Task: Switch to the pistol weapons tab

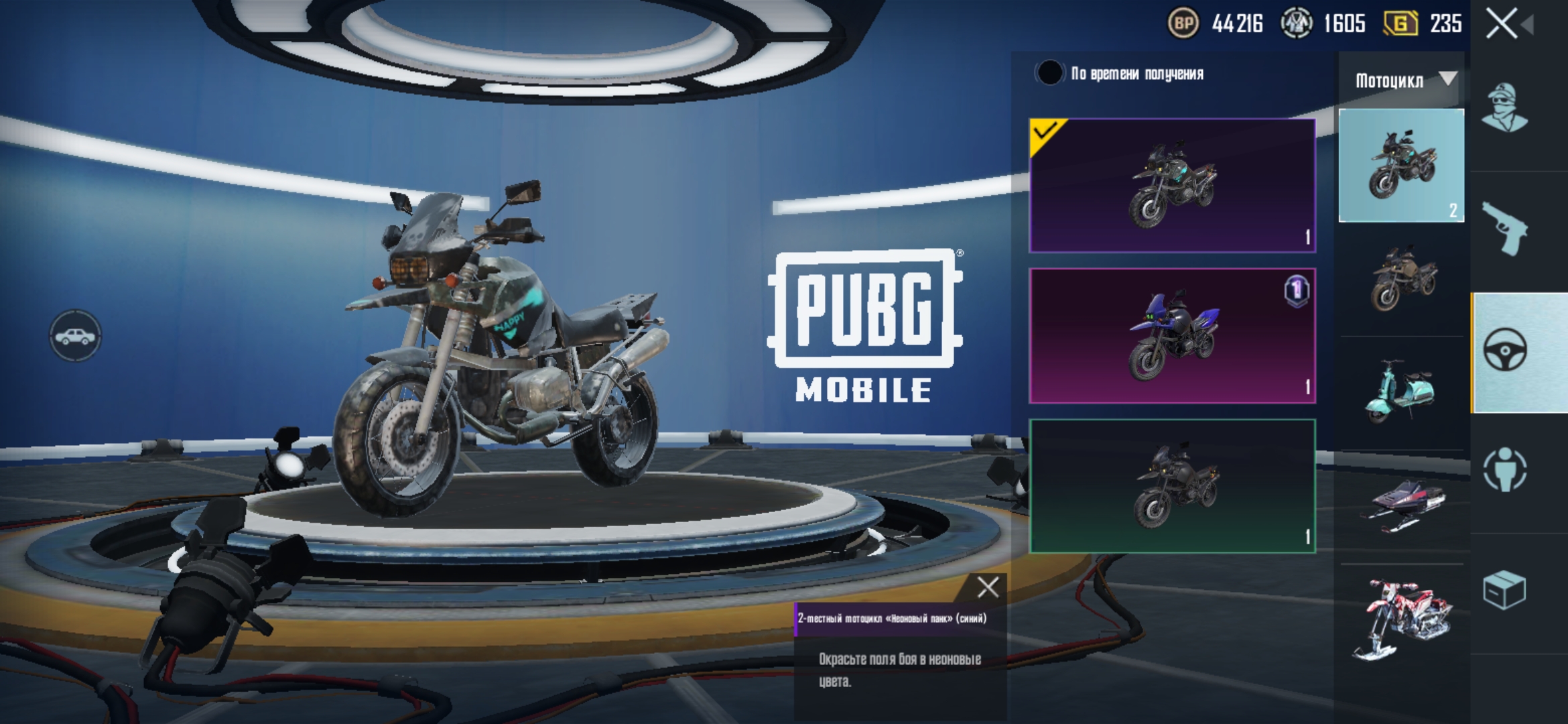Action: coord(1505,229)
